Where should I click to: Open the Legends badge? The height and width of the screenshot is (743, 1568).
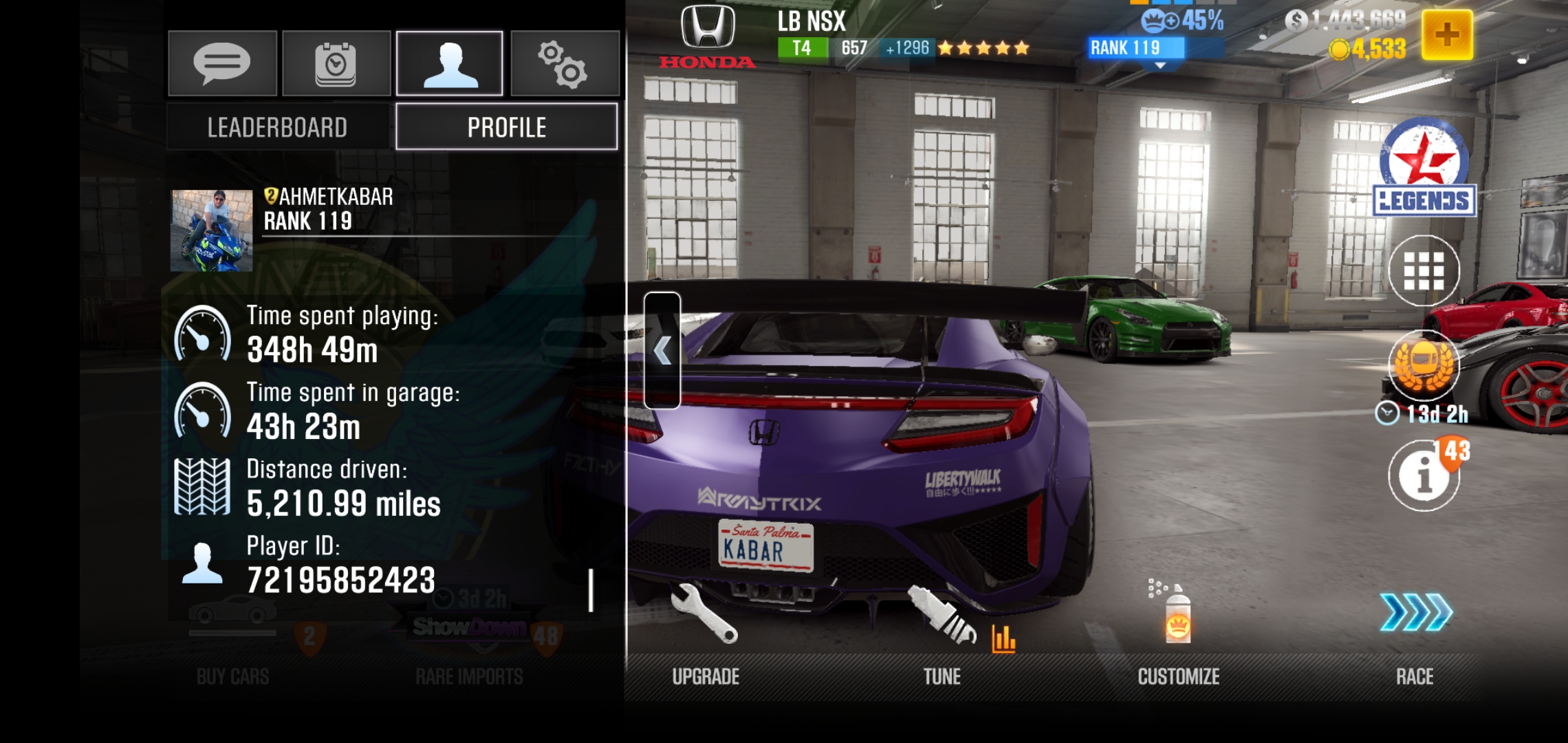[1424, 169]
